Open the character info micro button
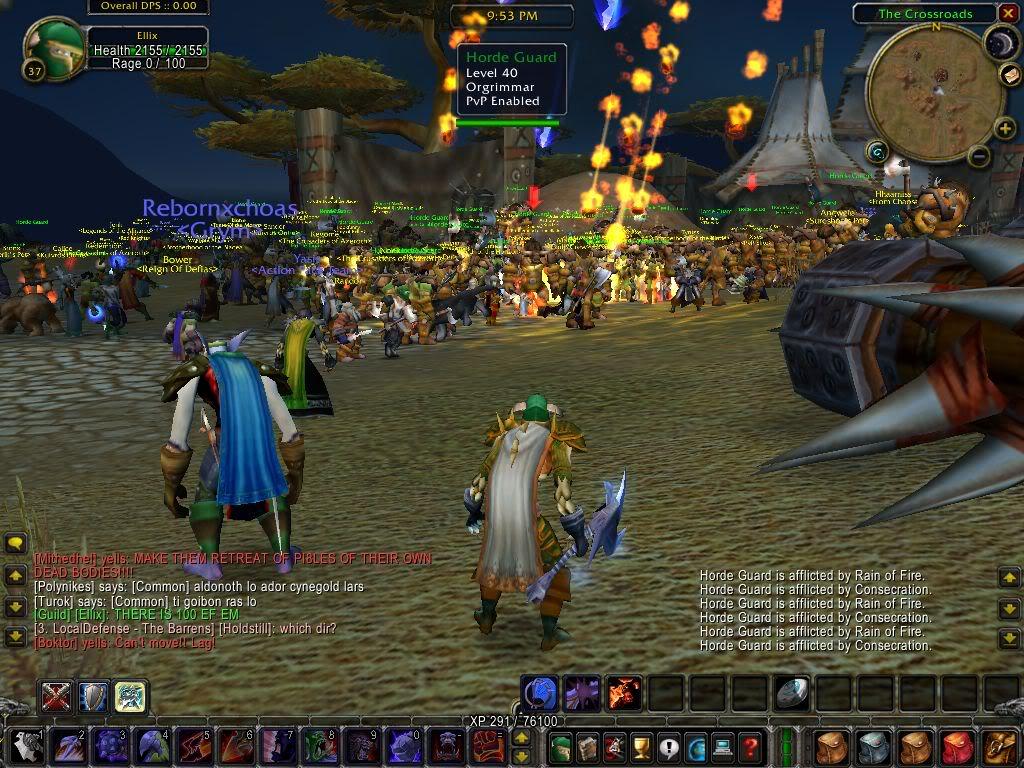Image resolution: width=1024 pixels, height=768 pixels. tap(560, 746)
